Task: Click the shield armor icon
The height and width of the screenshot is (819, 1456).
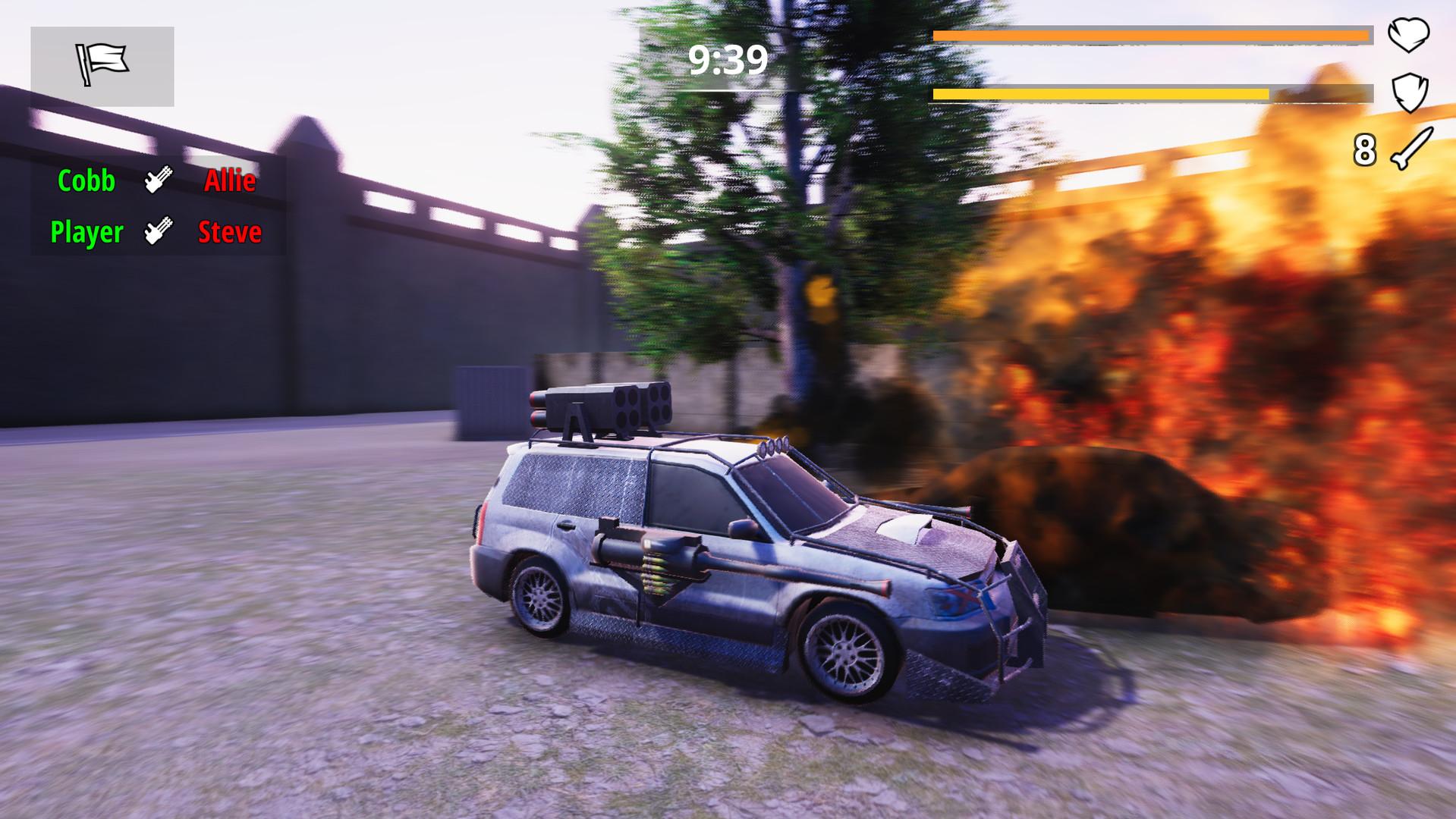Action: pyautogui.click(x=1410, y=93)
